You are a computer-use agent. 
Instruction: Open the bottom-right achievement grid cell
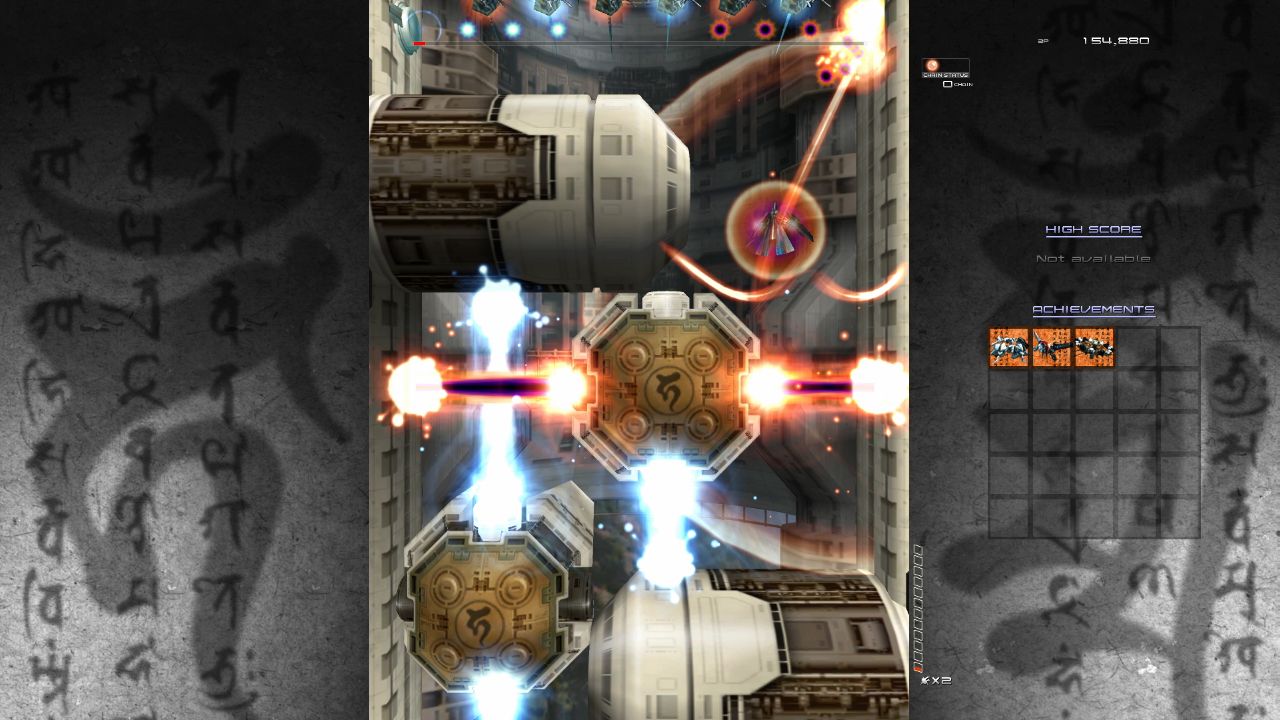pyautogui.click(x=1178, y=515)
